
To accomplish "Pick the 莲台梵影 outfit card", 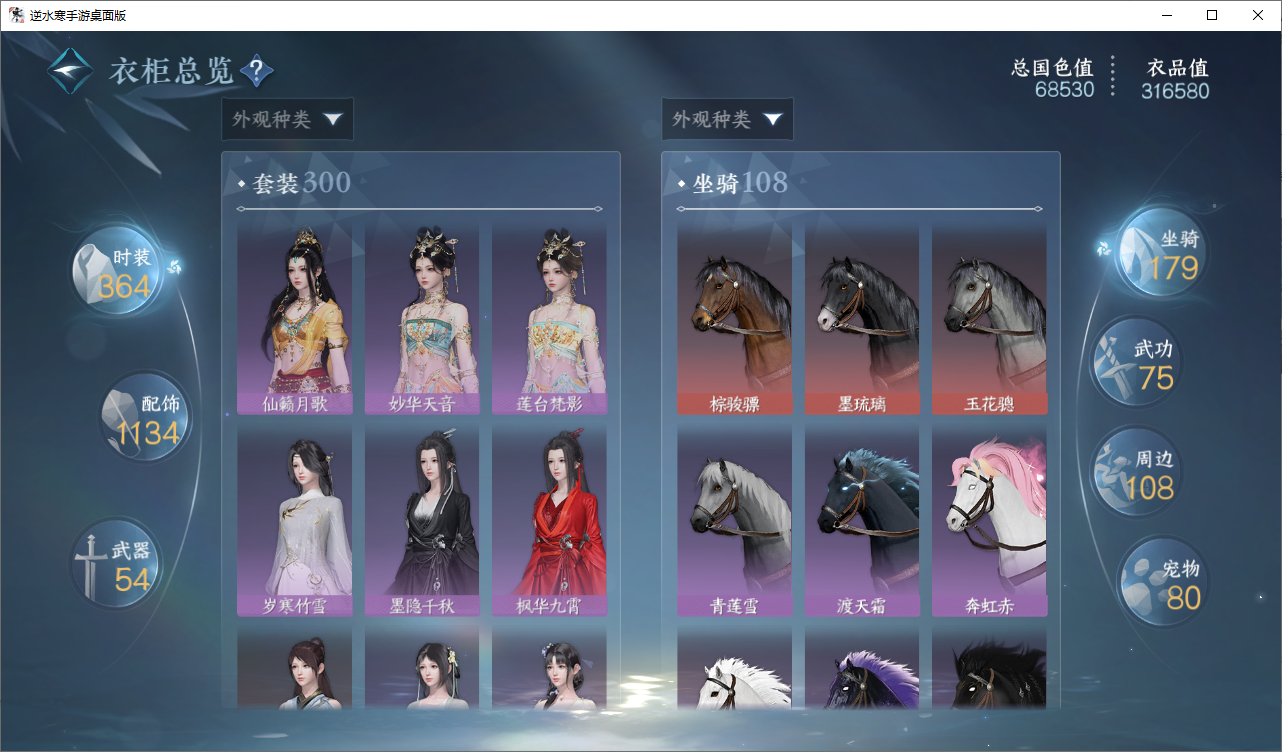I will coord(549,318).
